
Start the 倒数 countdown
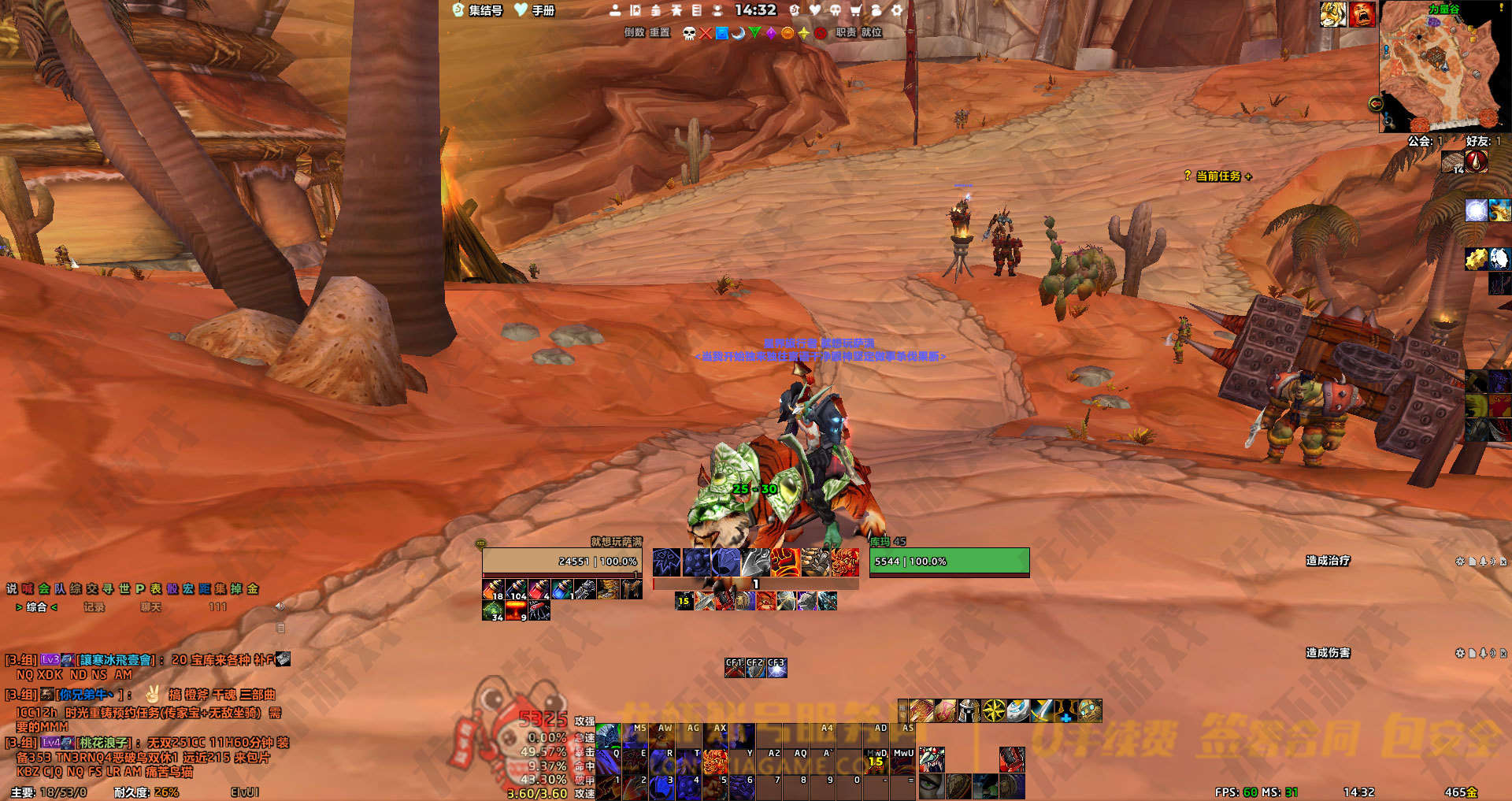click(634, 32)
